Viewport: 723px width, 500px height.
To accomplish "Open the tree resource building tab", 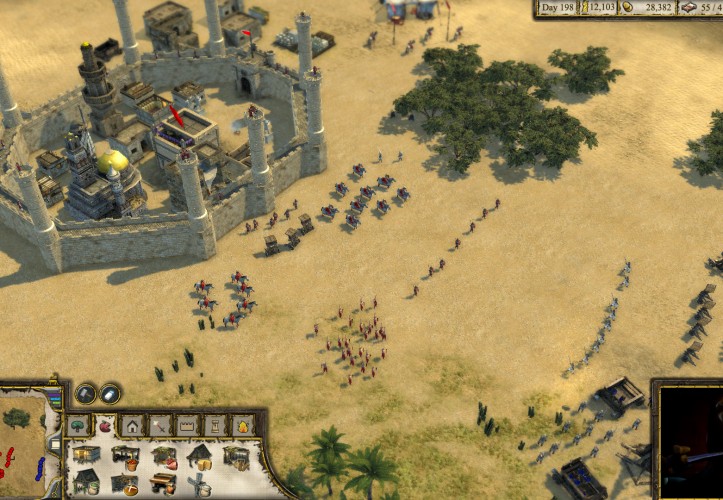I will [79, 426].
